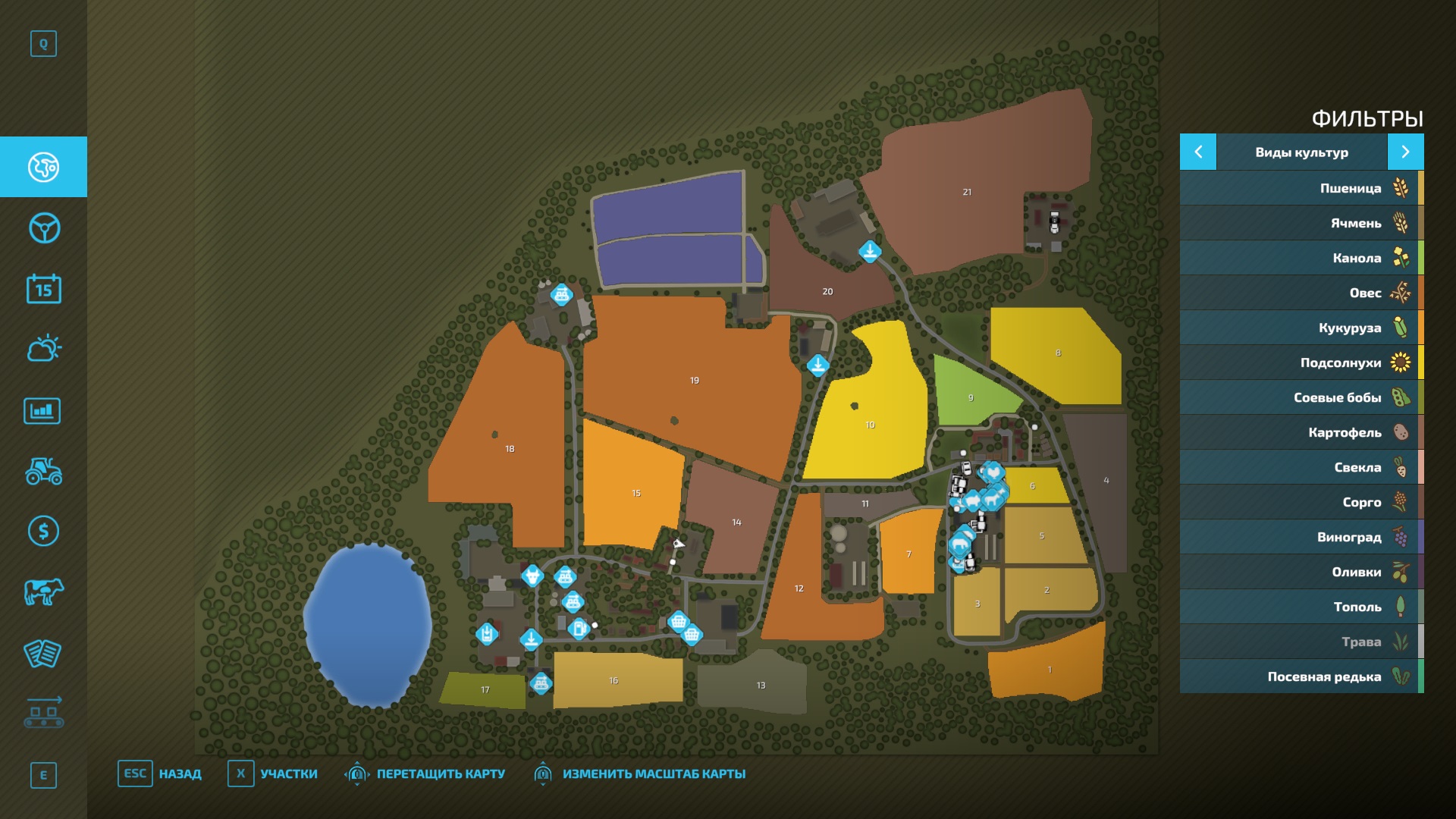Open the tractor vehicles tab
This screenshot has height=819, width=1456.
[x=43, y=471]
